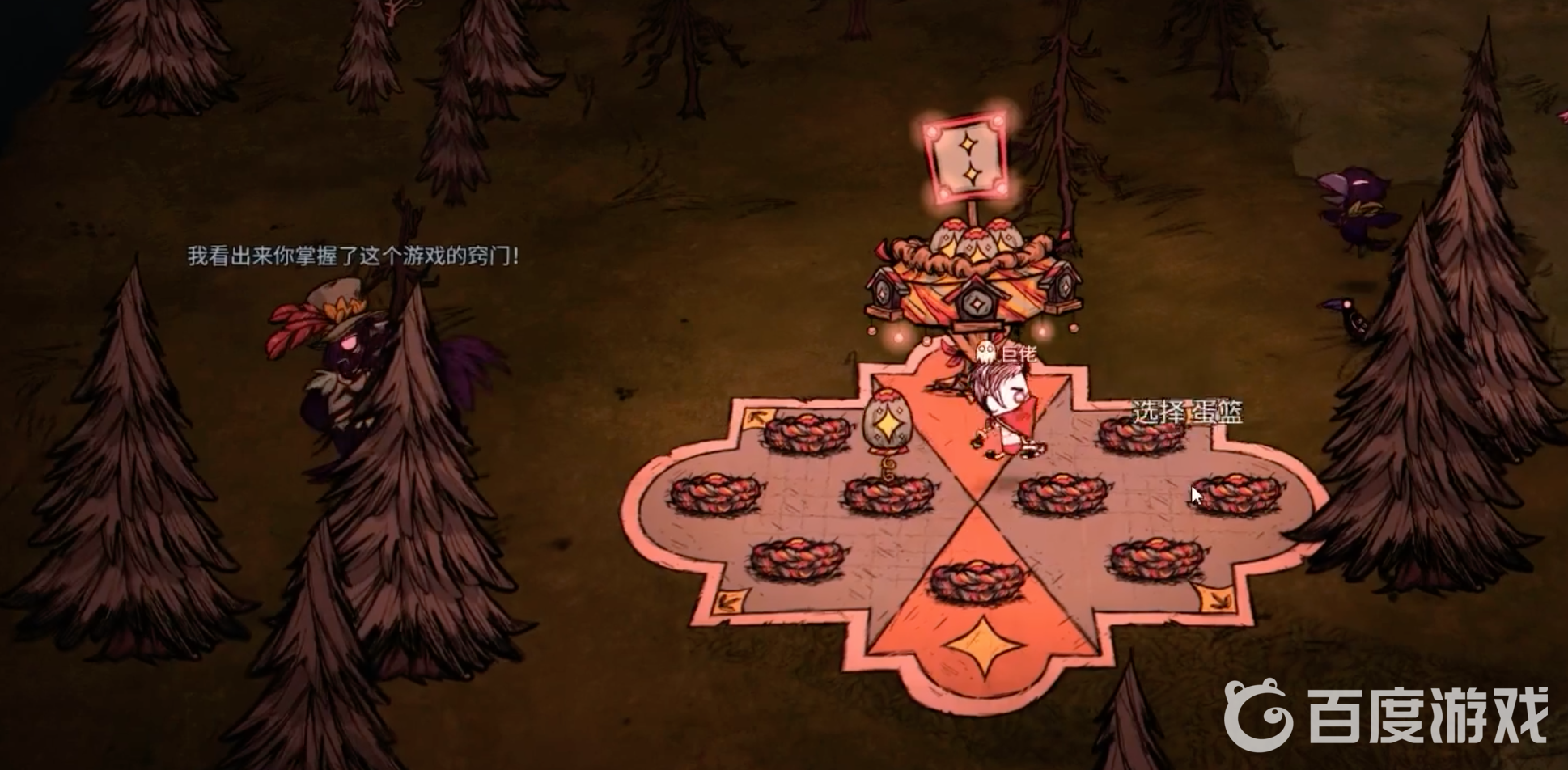The image size is (1568, 770).
Task: Select the egg basket beneath the star egg
Action: (888, 493)
